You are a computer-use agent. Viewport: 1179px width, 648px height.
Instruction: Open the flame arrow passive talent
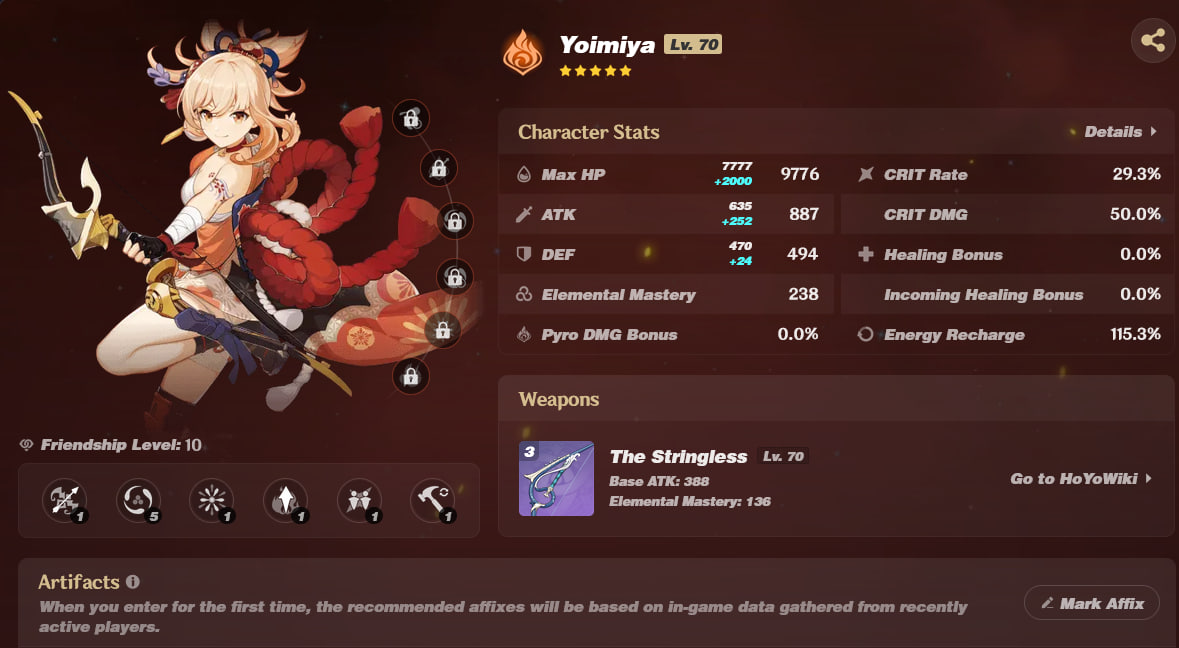(x=285, y=500)
